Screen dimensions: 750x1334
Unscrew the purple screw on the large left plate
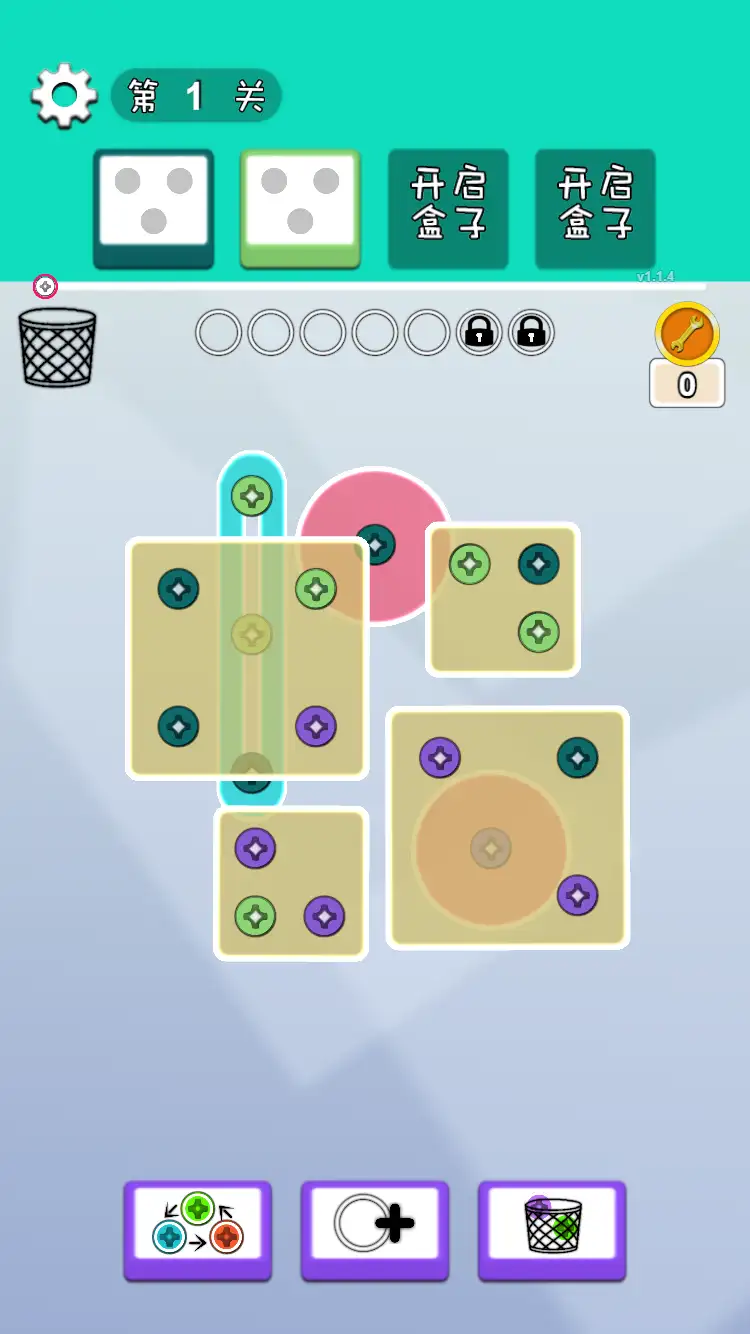pos(316,727)
